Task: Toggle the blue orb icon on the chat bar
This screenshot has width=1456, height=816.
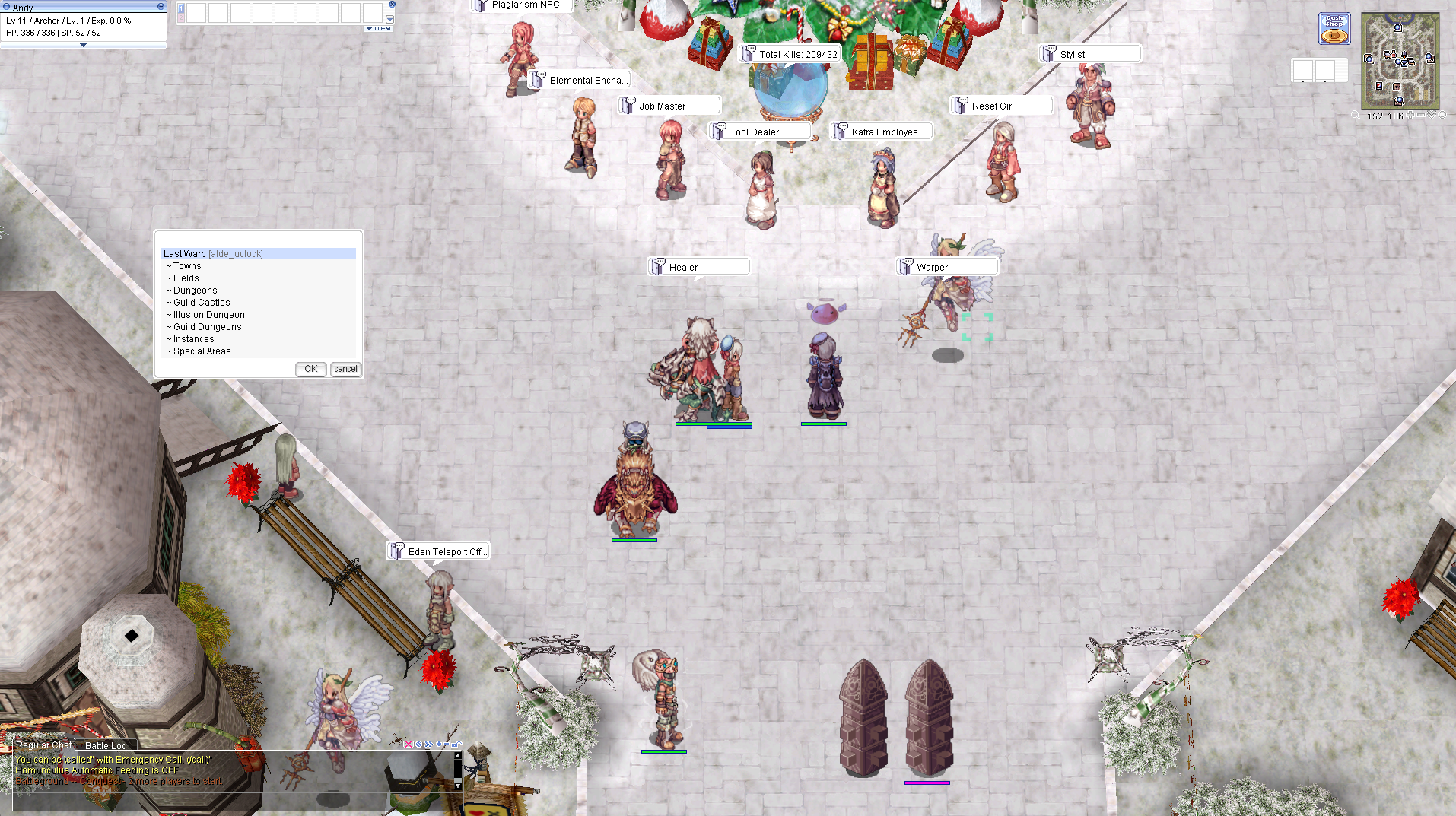Action: click(x=418, y=745)
